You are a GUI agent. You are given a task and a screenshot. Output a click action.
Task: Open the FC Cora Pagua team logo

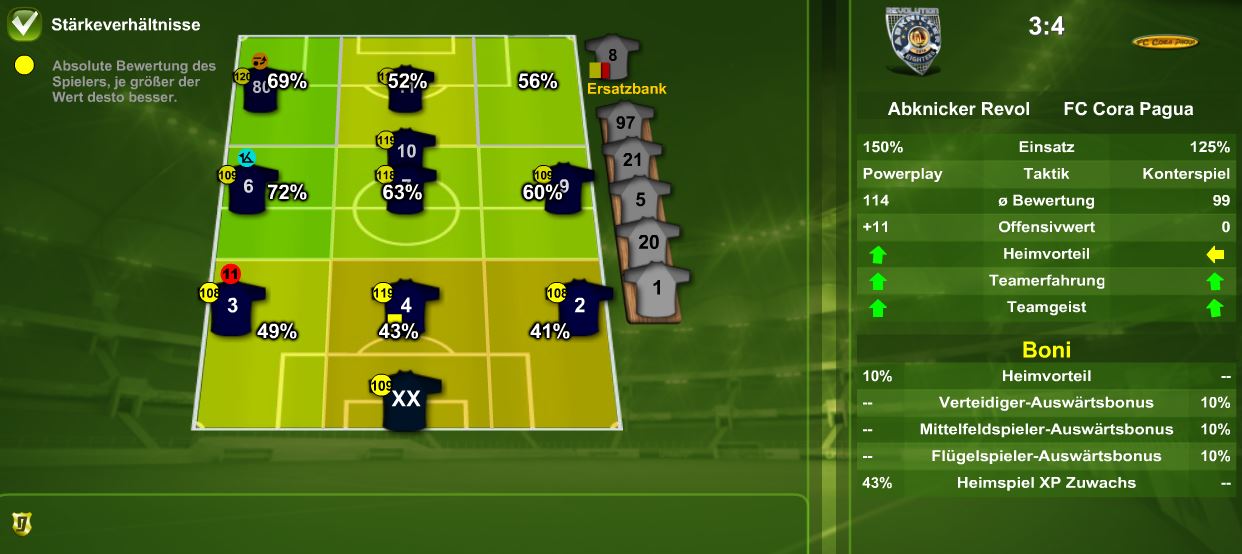1164,42
